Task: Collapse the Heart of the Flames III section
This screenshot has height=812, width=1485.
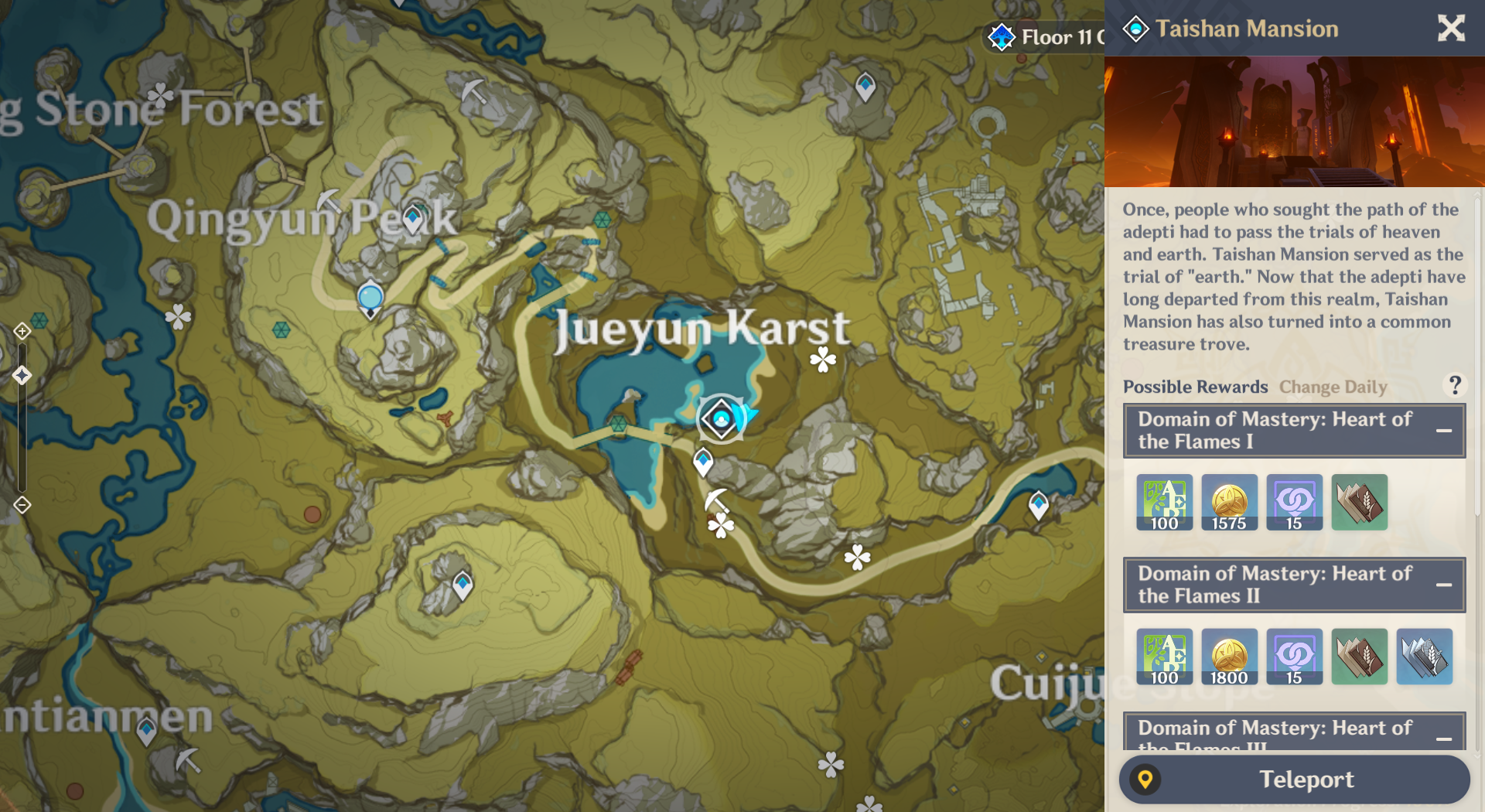Action: [1443, 739]
